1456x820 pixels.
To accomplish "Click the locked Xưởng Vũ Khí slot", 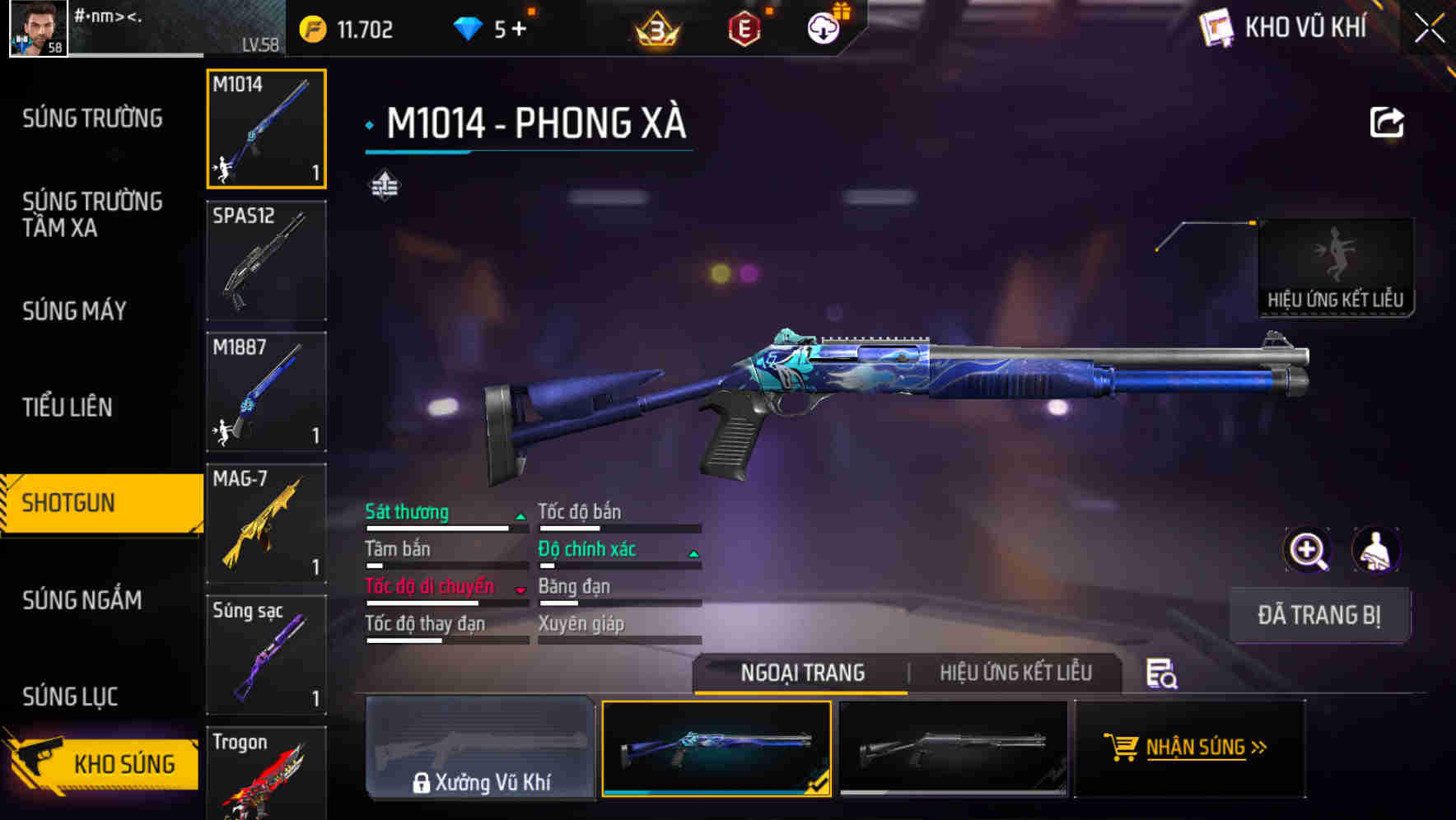I will point(480,748).
